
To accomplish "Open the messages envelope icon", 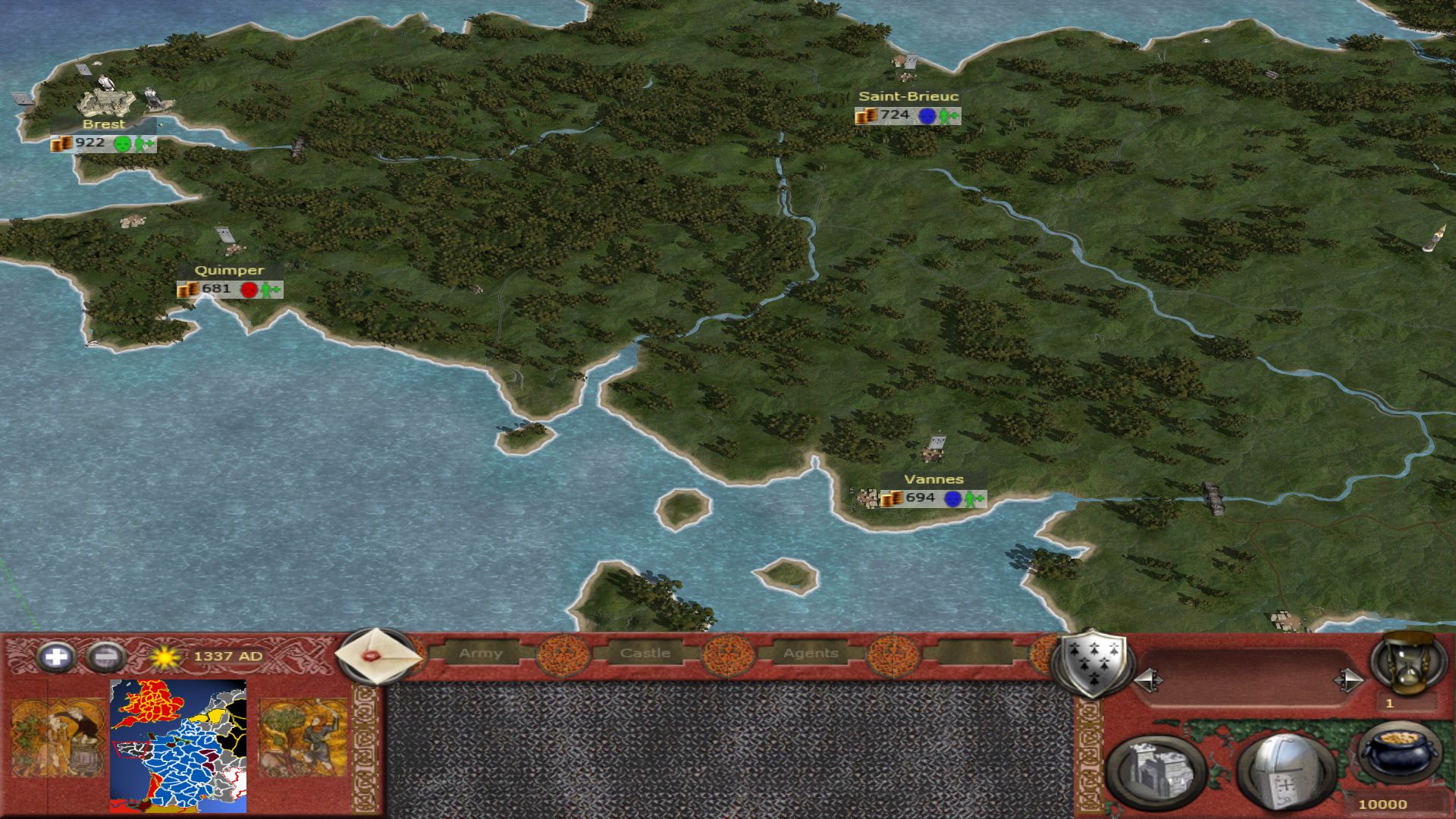I will 377,656.
